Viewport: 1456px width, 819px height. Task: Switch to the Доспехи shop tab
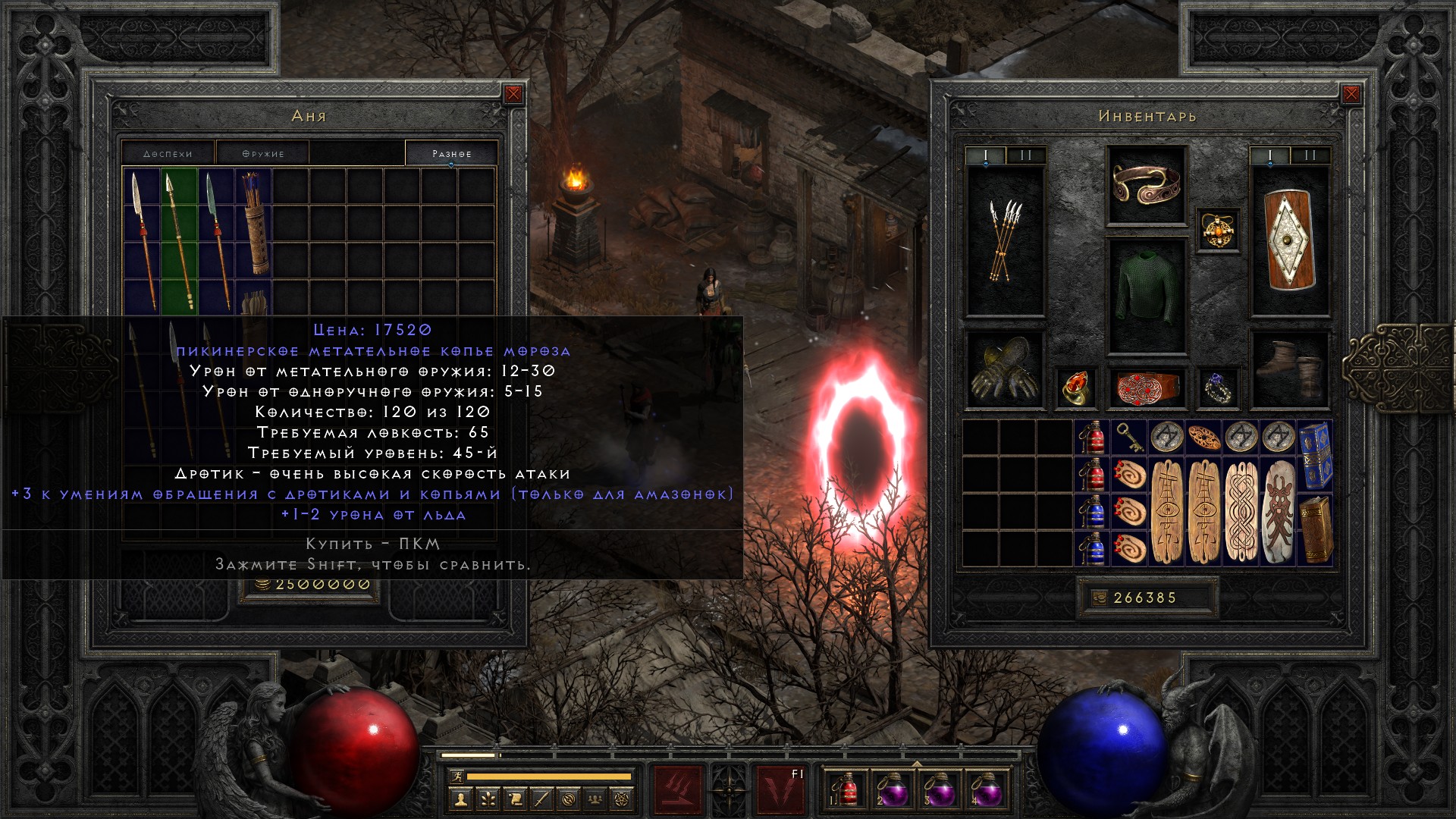[168, 153]
